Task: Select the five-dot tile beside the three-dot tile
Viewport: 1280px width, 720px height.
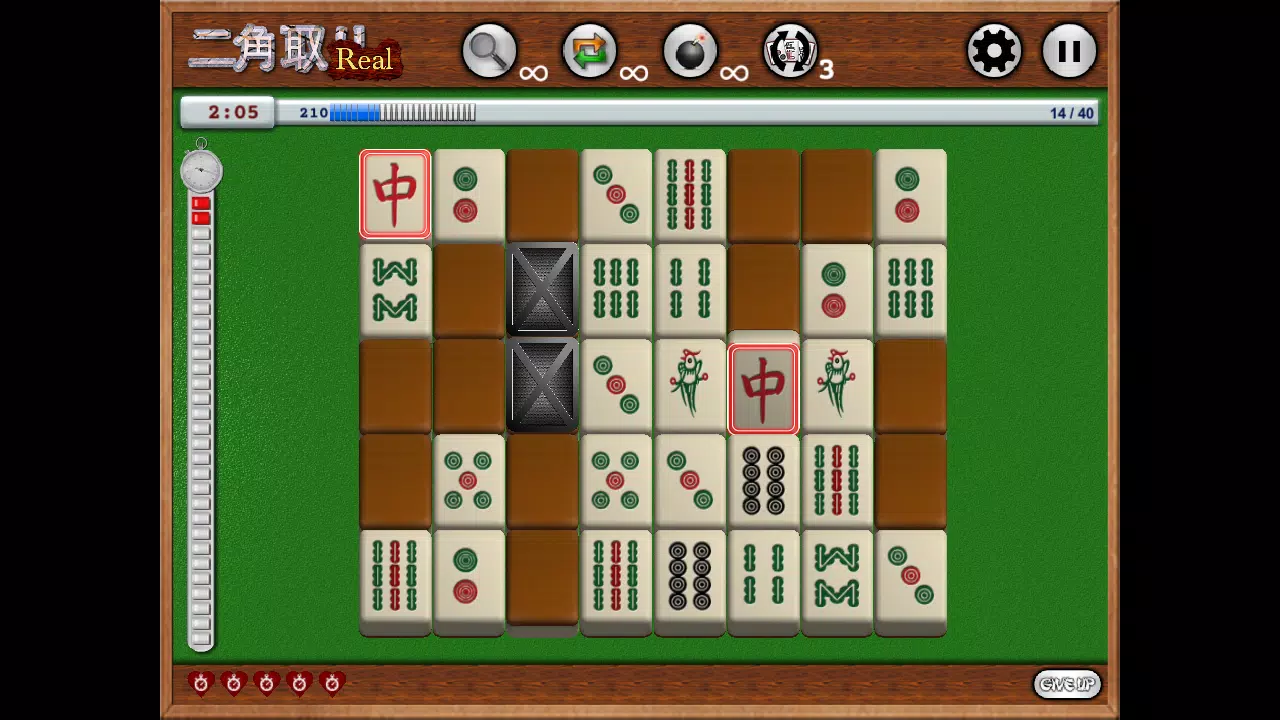Action: [616, 481]
